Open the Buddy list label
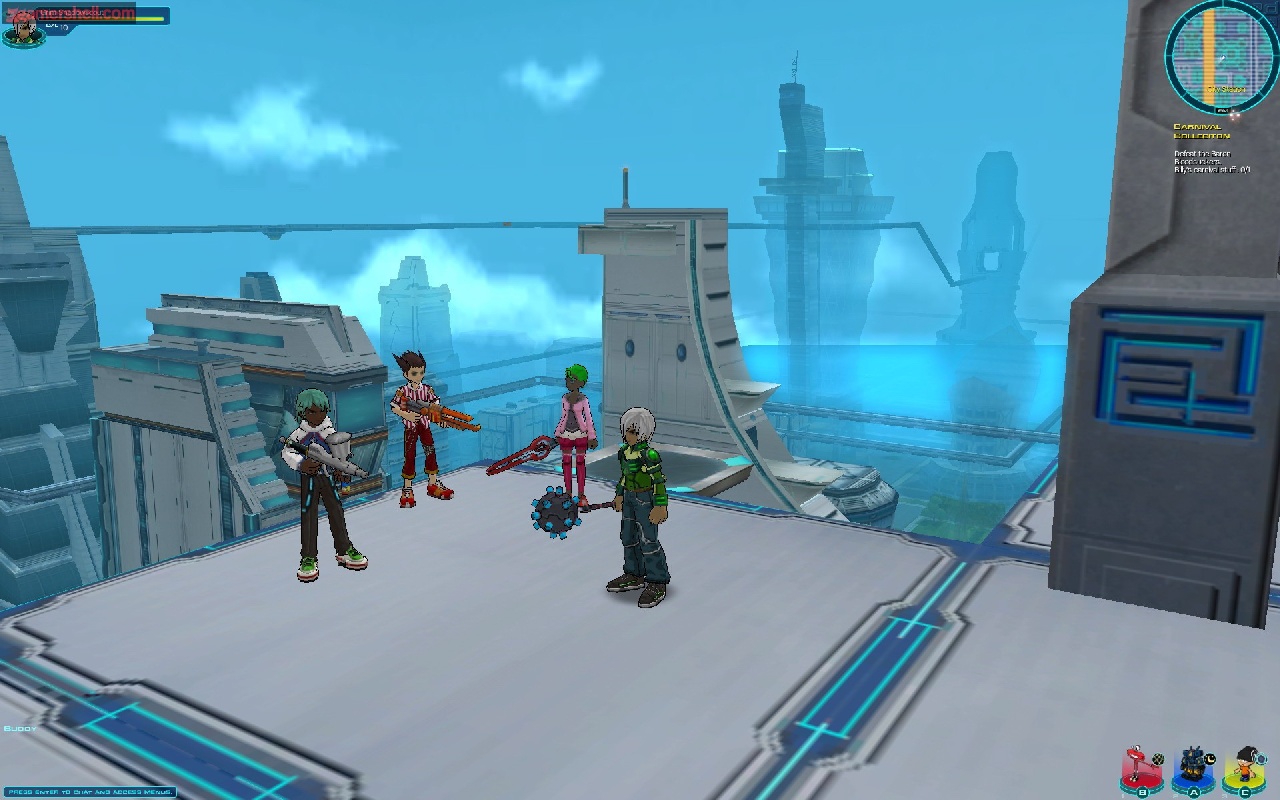Image resolution: width=1280 pixels, height=800 pixels. [x=20, y=728]
